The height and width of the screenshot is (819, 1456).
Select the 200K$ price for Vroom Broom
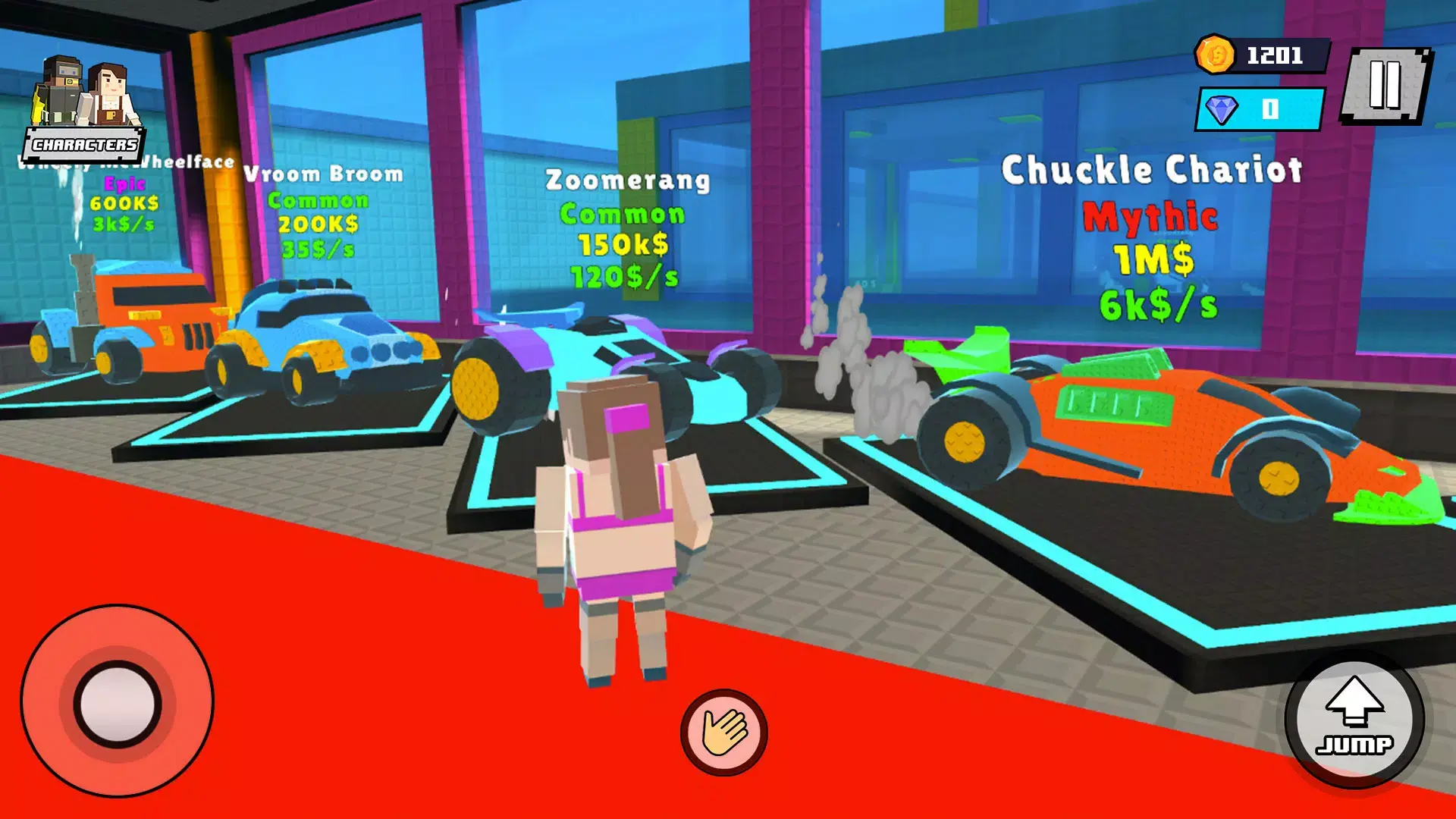point(317,224)
